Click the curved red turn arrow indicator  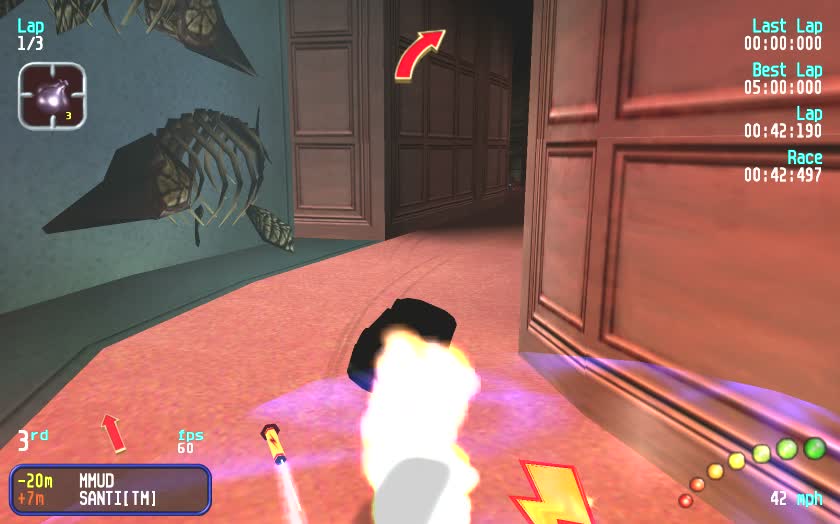[x=419, y=54]
